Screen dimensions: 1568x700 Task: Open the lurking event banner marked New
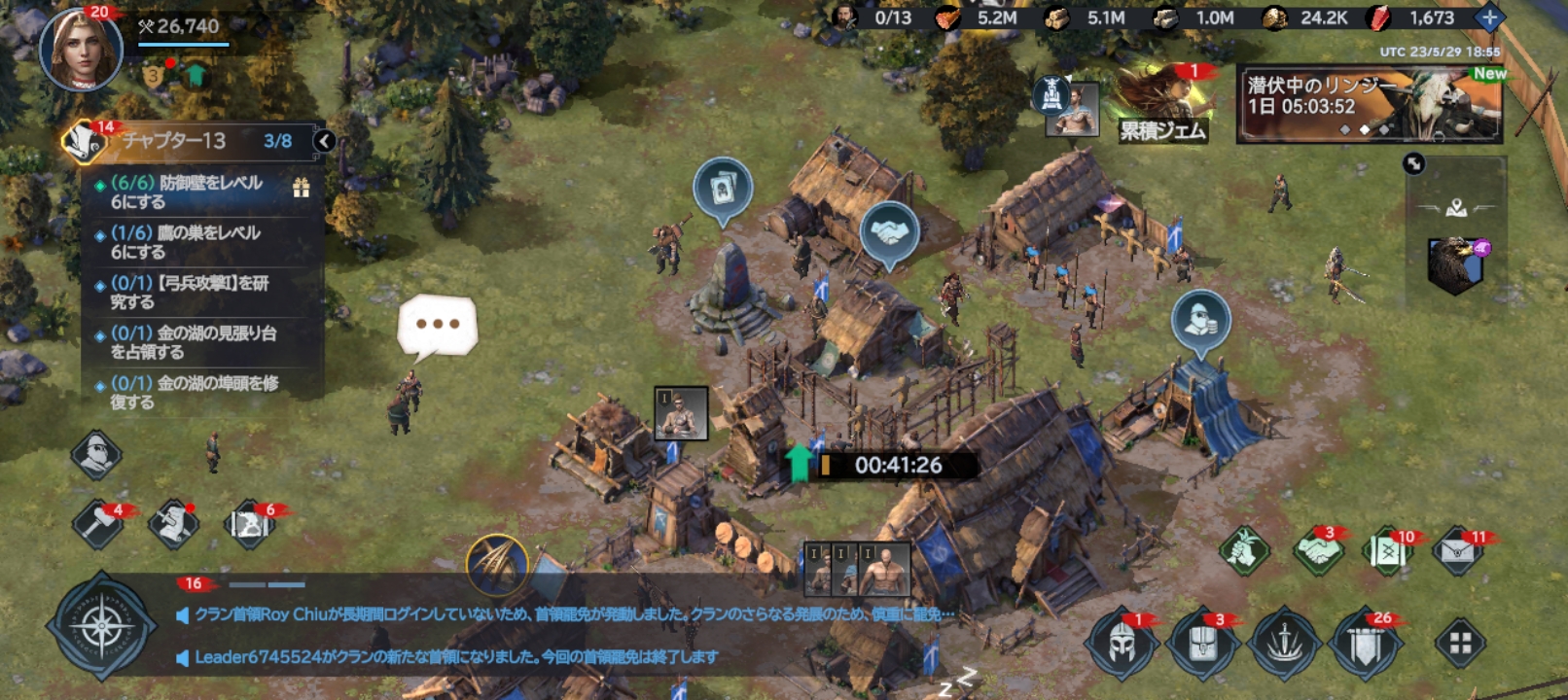(1370, 104)
